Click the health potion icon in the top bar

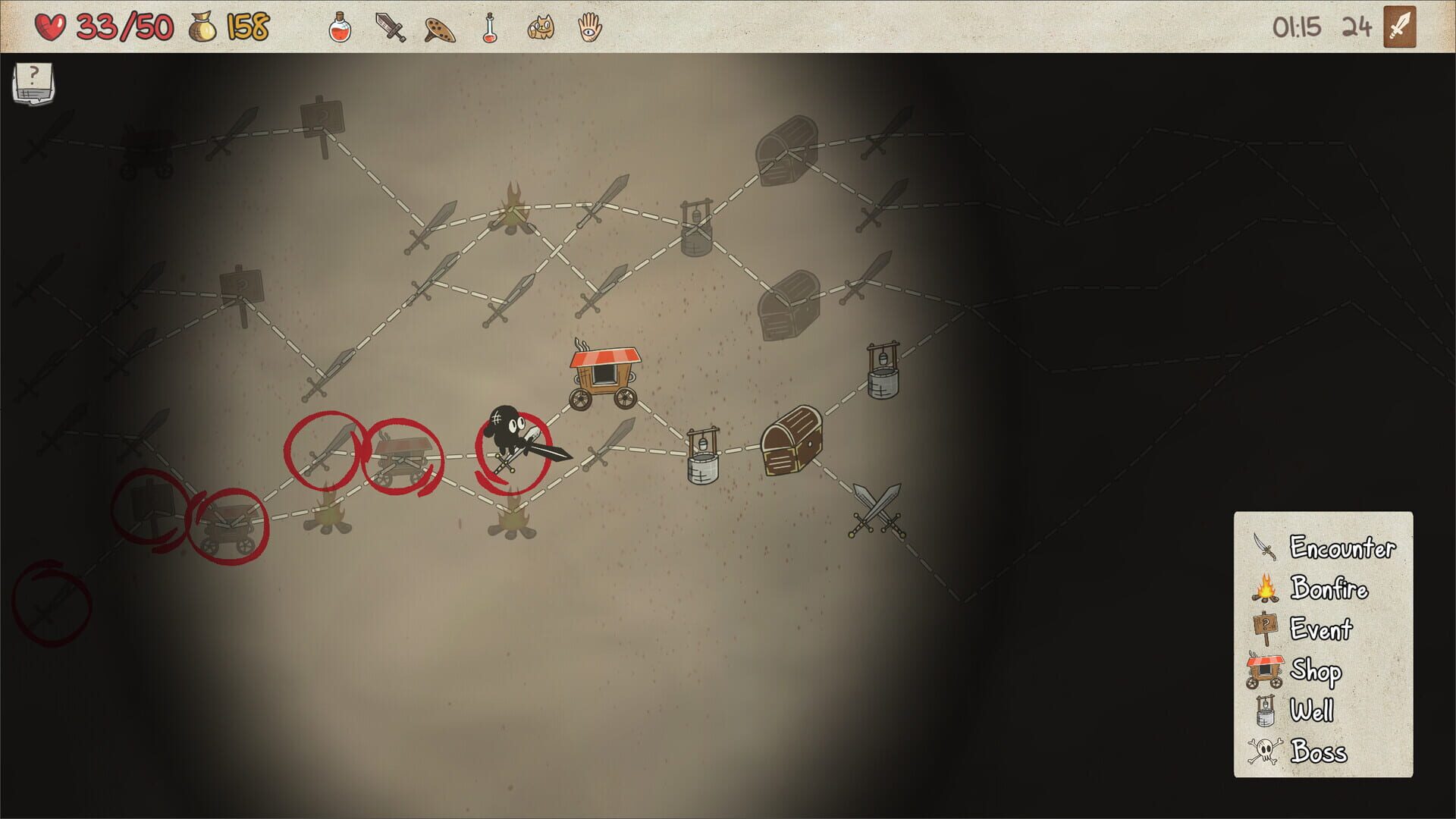point(340,28)
